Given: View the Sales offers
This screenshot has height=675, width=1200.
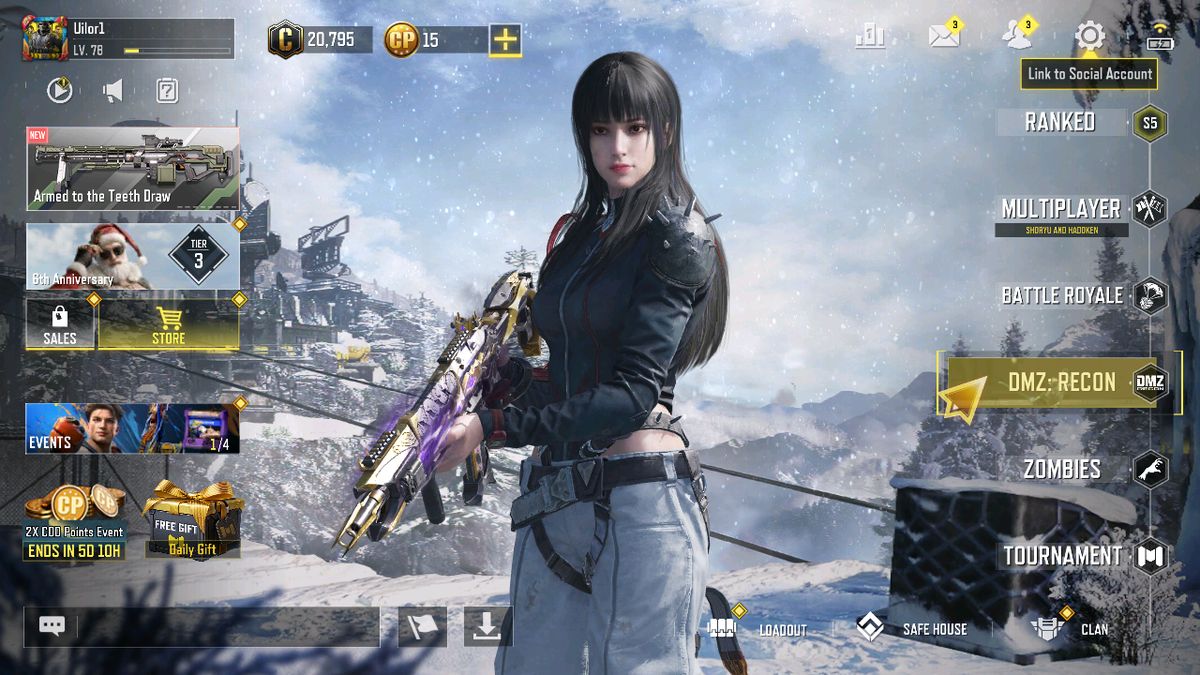Looking at the screenshot, I should coord(60,323).
